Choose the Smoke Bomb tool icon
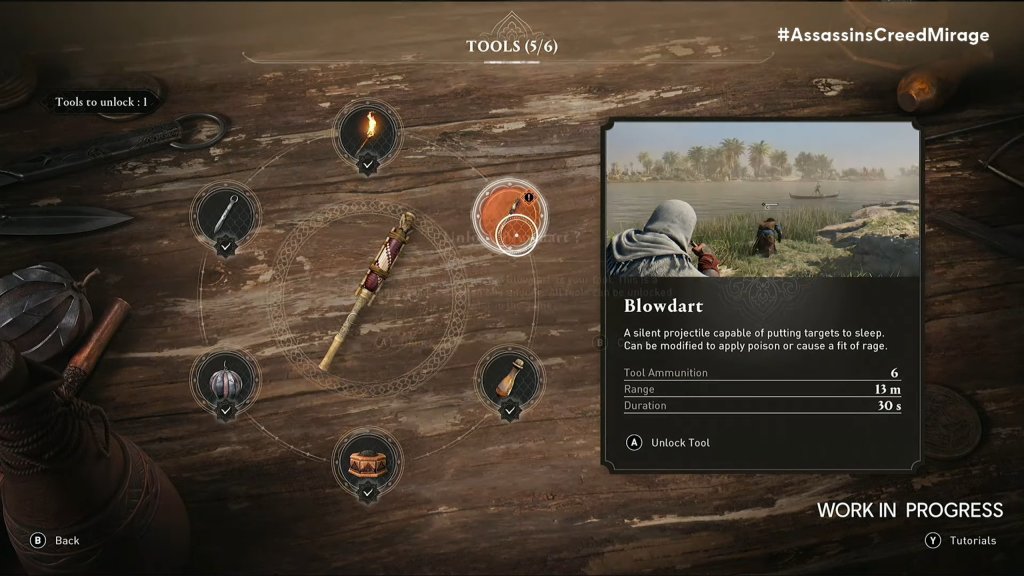The width and height of the screenshot is (1024, 576). click(x=226, y=380)
